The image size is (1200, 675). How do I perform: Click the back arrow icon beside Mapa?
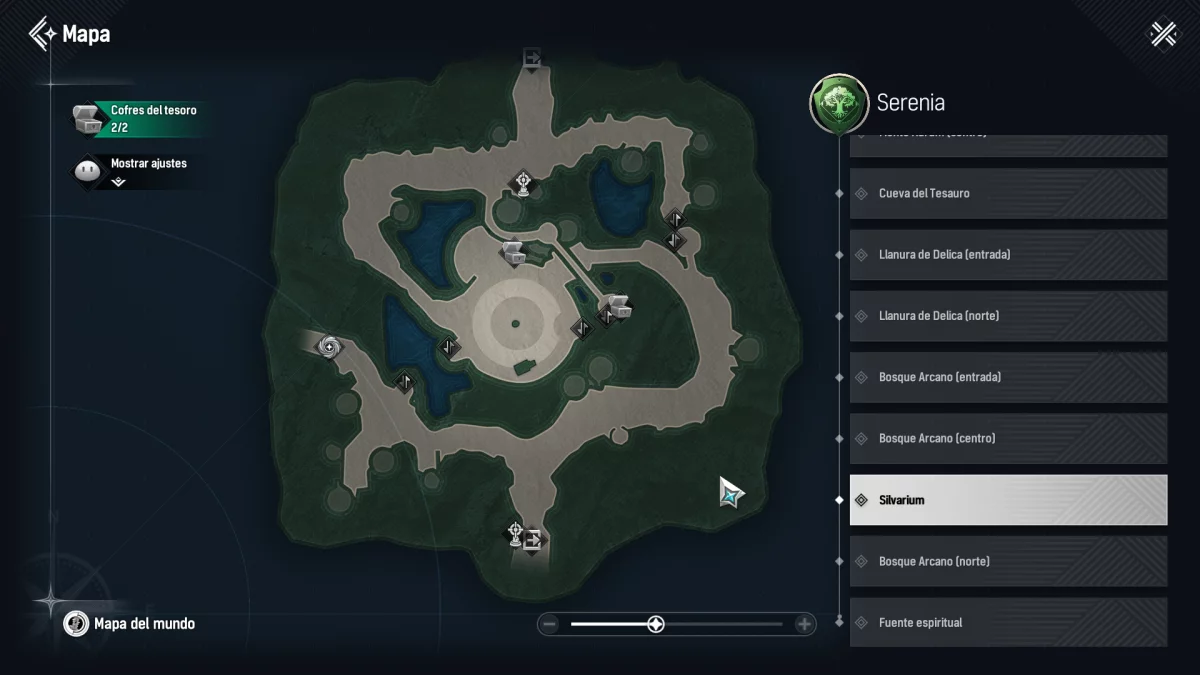click(x=42, y=34)
